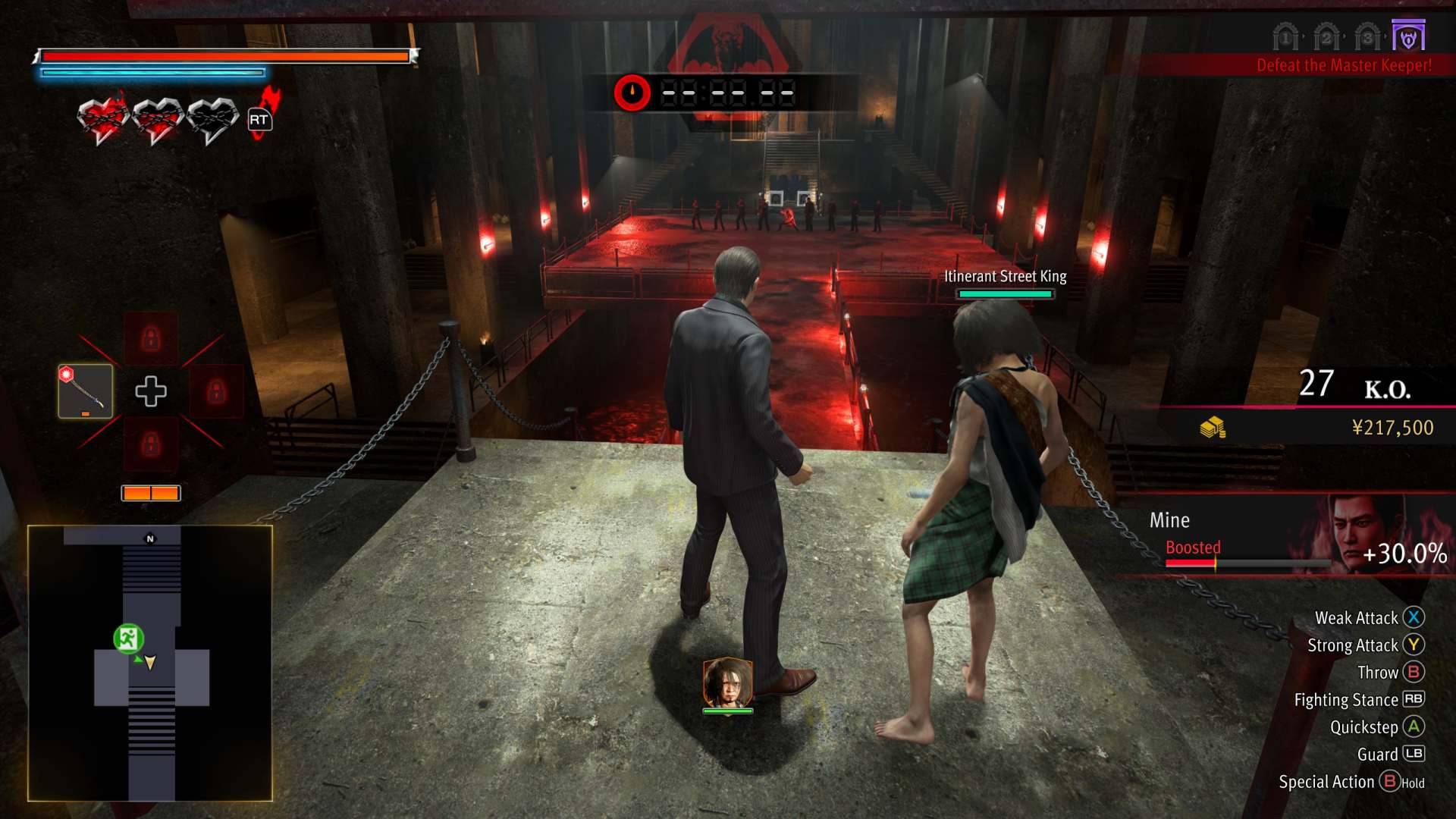Click the gold coin stack icon
1456x819 pixels.
pyautogui.click(x=1213, y=428)
